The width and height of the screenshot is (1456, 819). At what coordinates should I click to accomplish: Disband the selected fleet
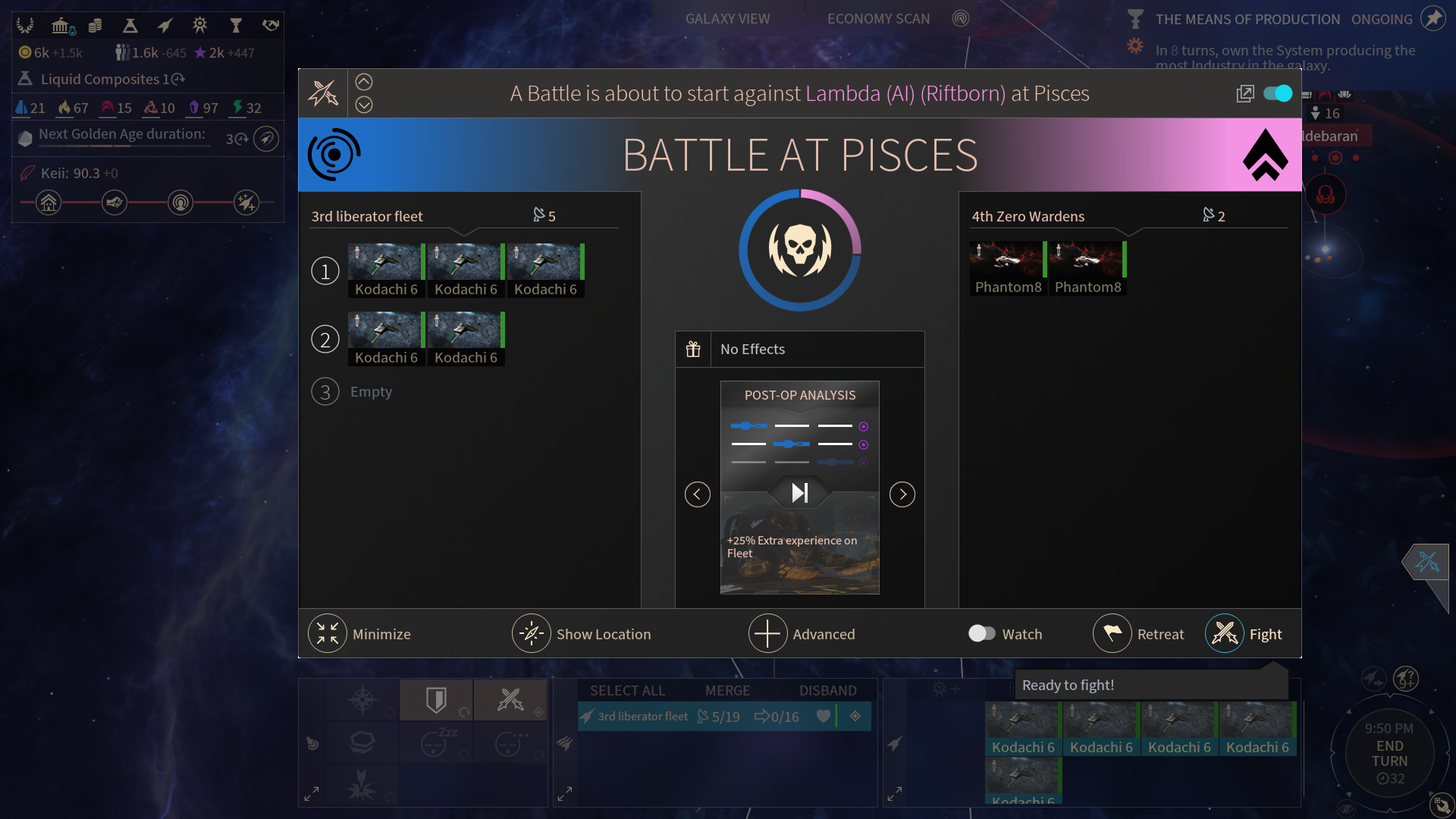point(827,691)
